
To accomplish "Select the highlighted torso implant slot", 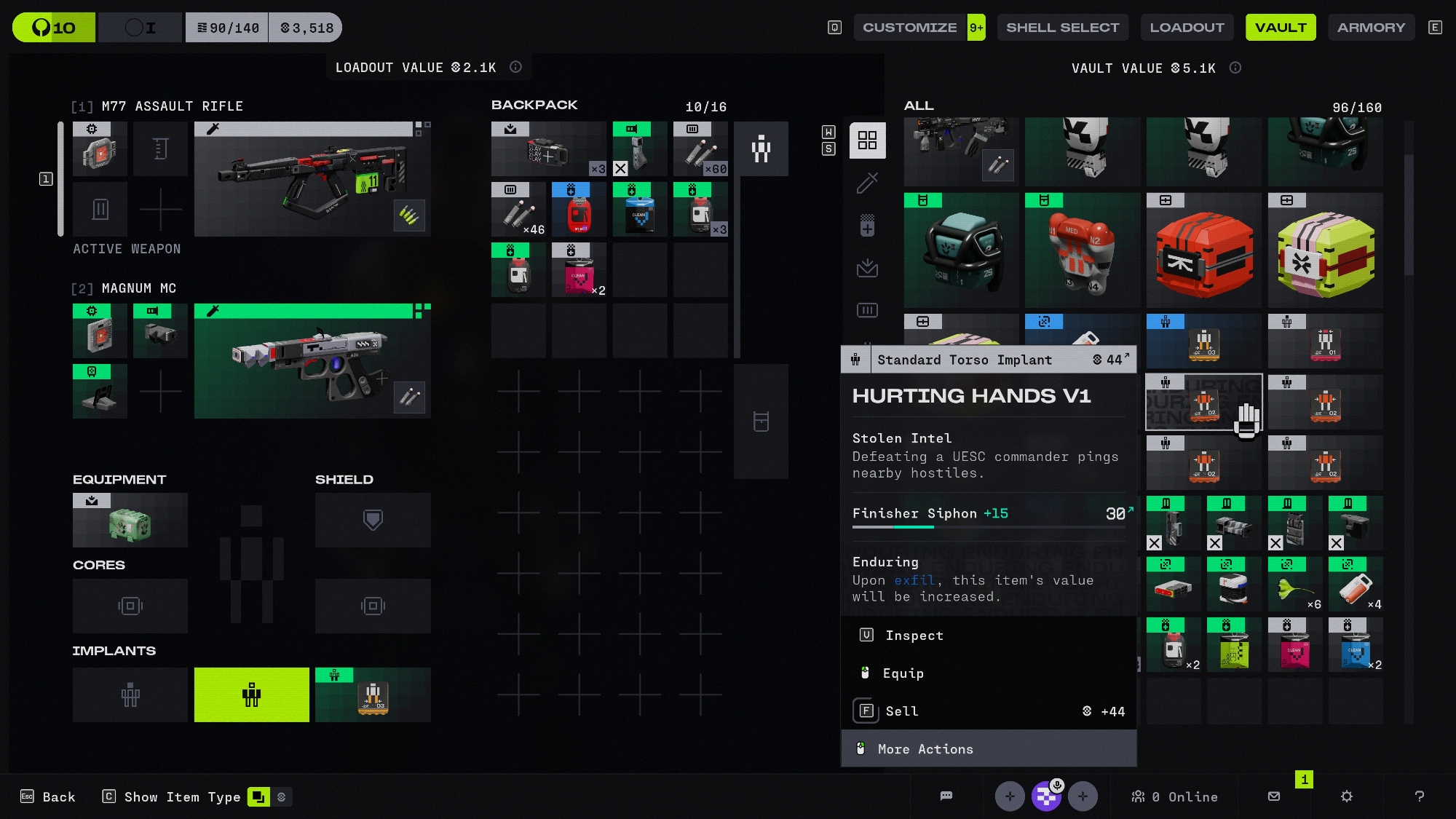I will click(x=251, y=695).
